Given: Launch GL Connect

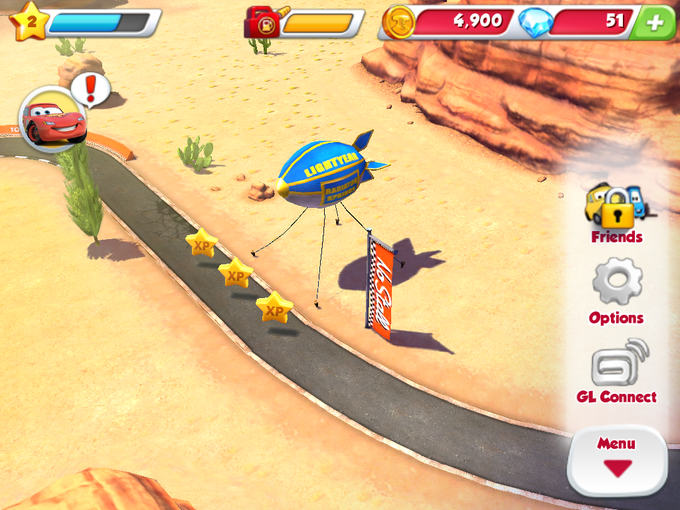Looking at the screenshot, I should tap(616, 371).
